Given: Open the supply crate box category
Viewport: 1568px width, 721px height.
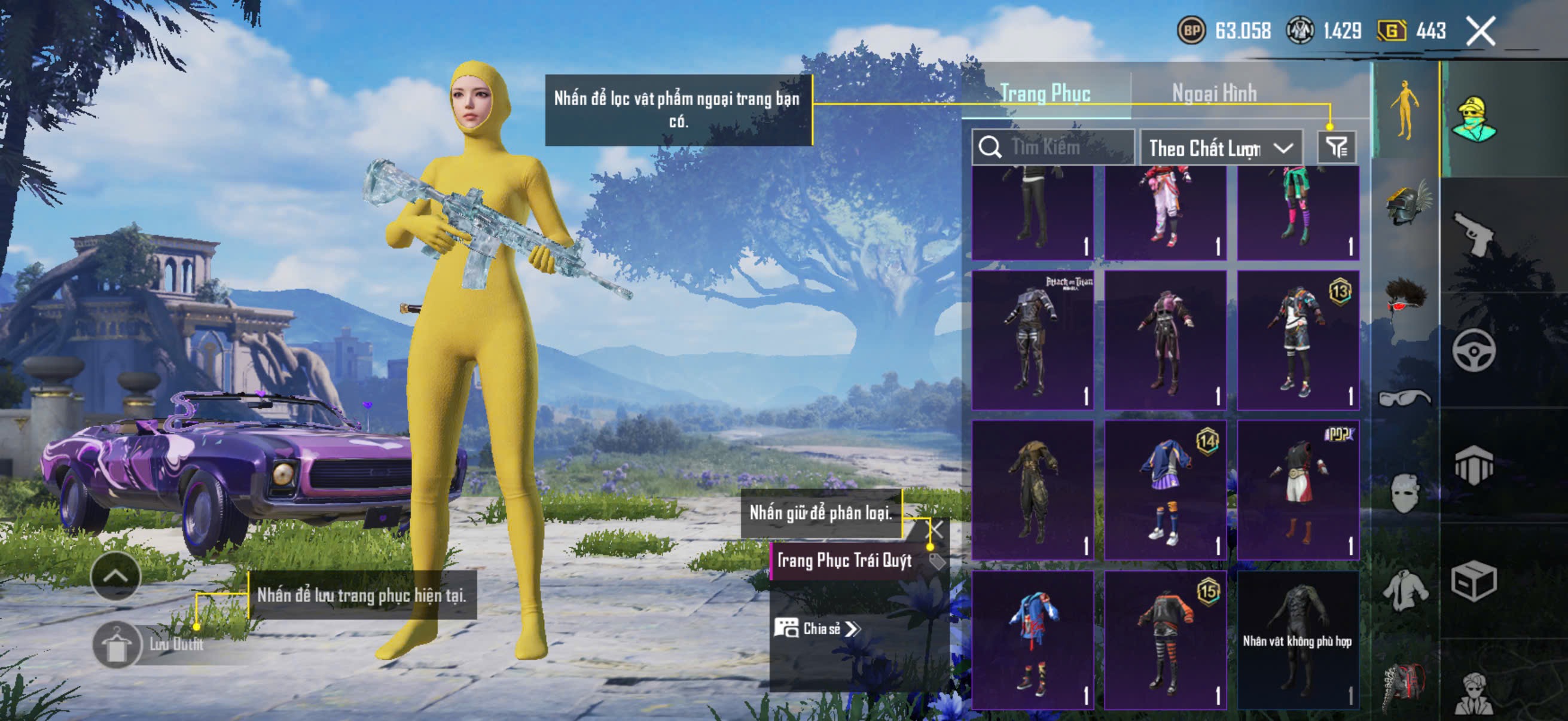Looking at the screenshot, I should click(x=1474, y=581).
